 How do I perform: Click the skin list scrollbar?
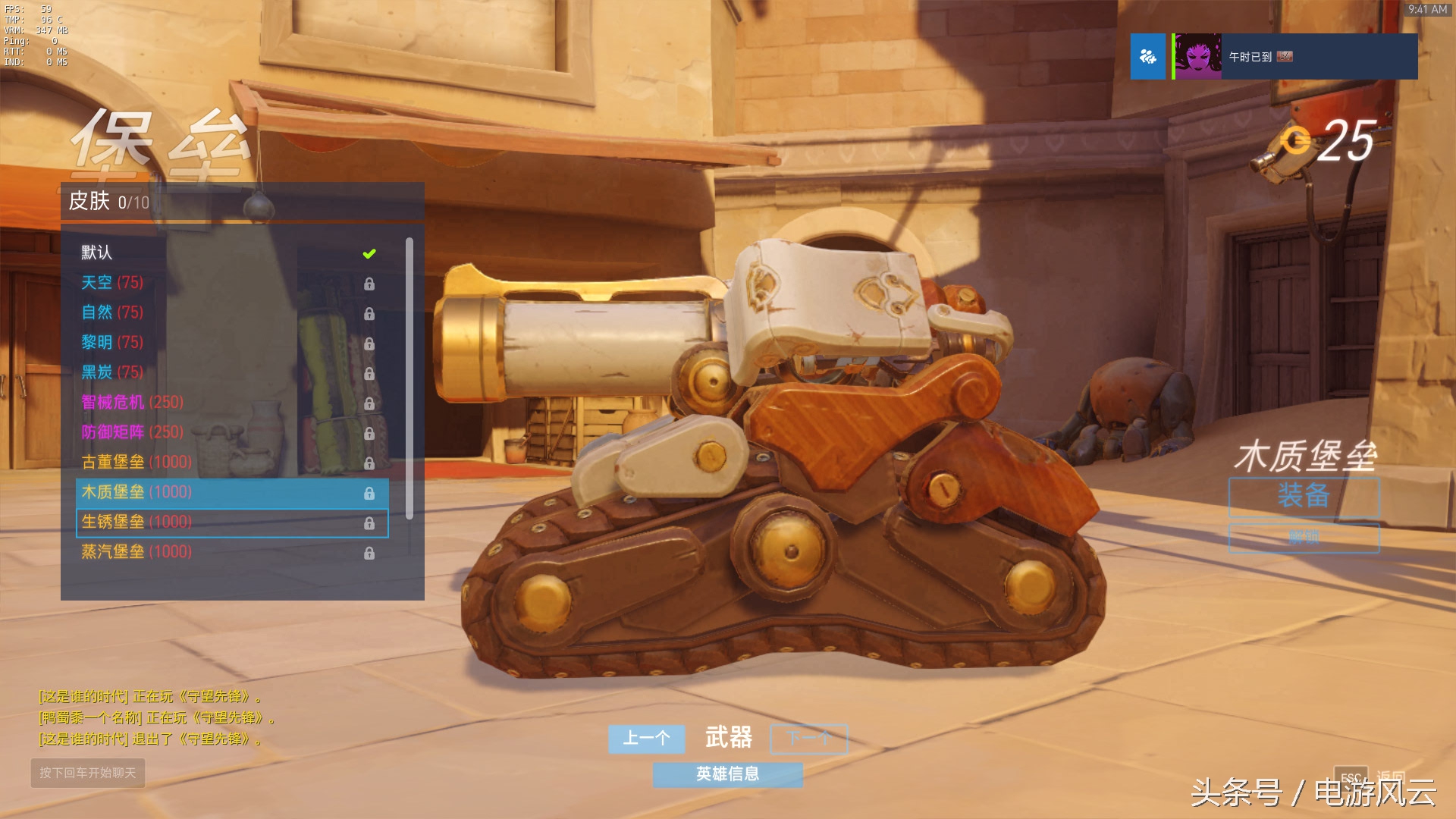click(x=409, y=379)
